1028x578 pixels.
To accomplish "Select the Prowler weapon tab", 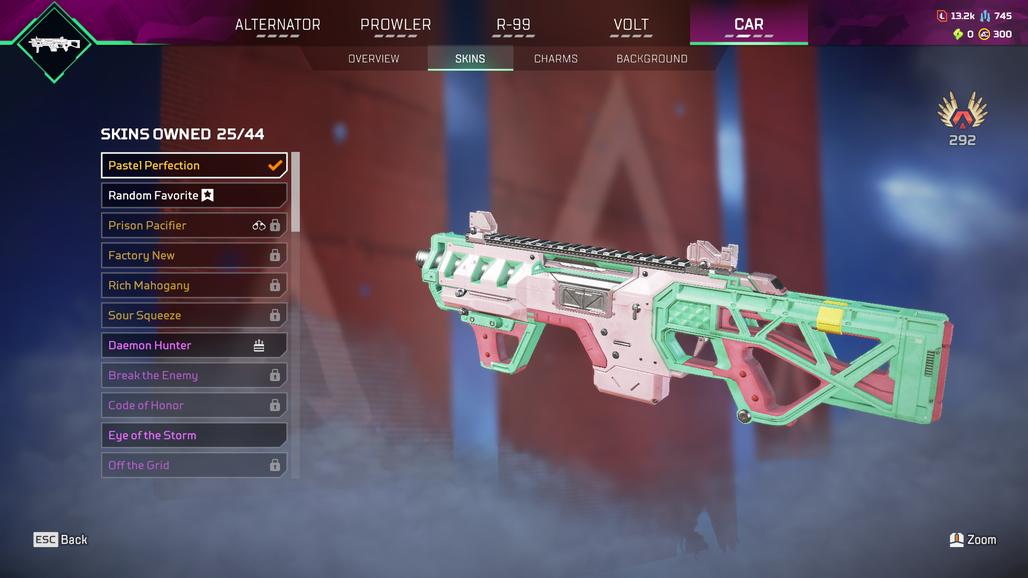I will coord(396,25).
